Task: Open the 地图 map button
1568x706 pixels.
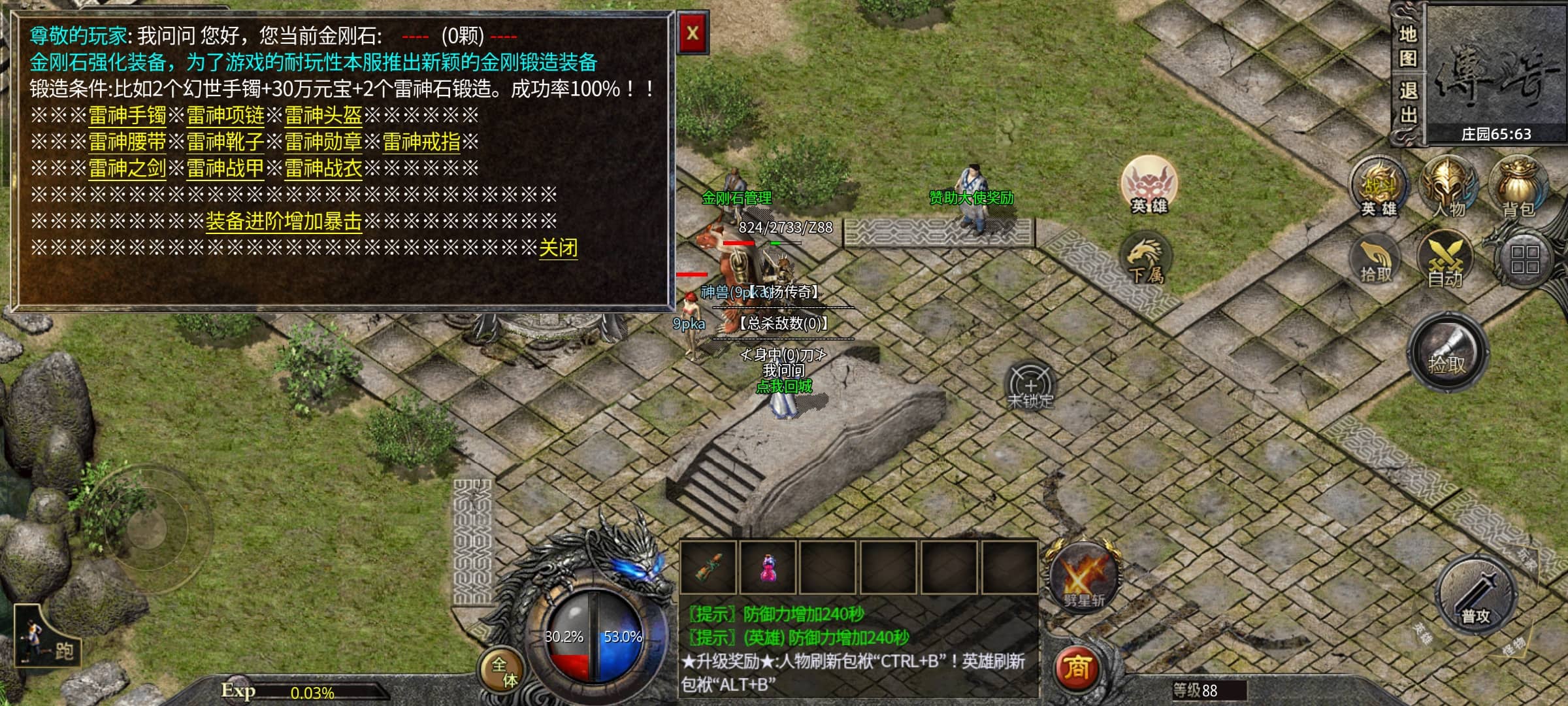Action: (x=1408, y=46)
